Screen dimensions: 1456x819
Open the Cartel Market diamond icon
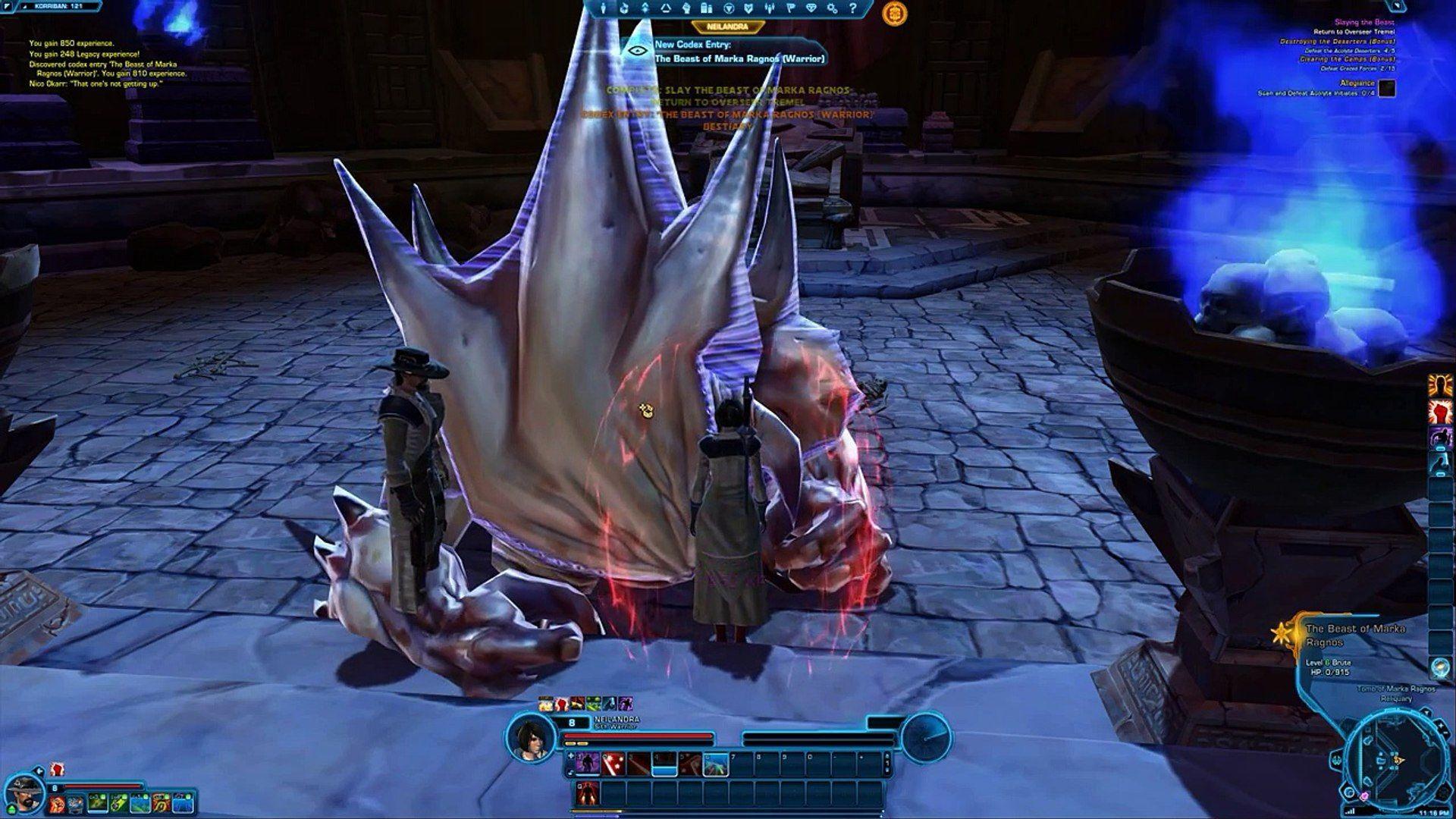pyautogui.click(x=812, y=9)
